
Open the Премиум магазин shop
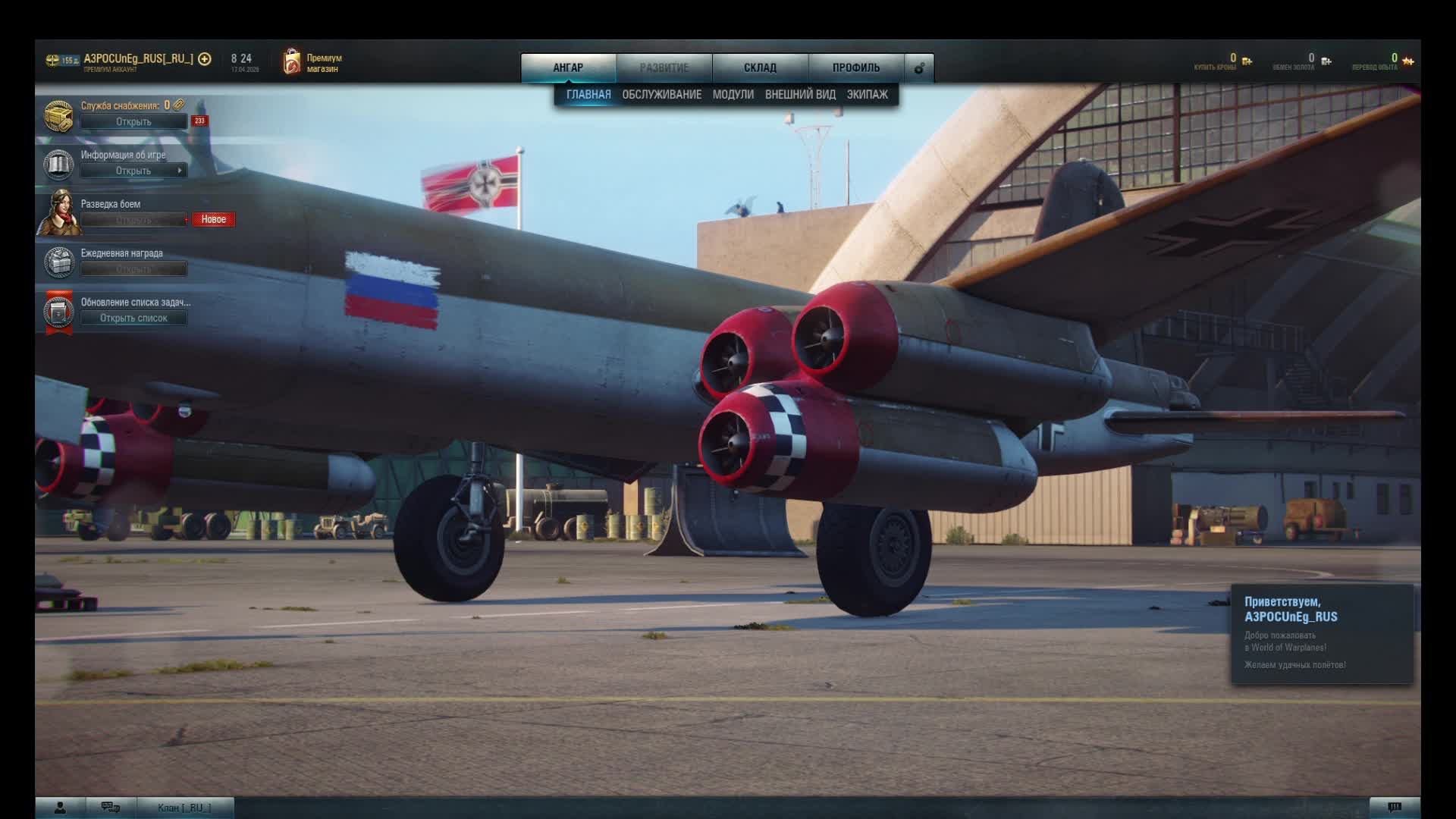(312, 62)
